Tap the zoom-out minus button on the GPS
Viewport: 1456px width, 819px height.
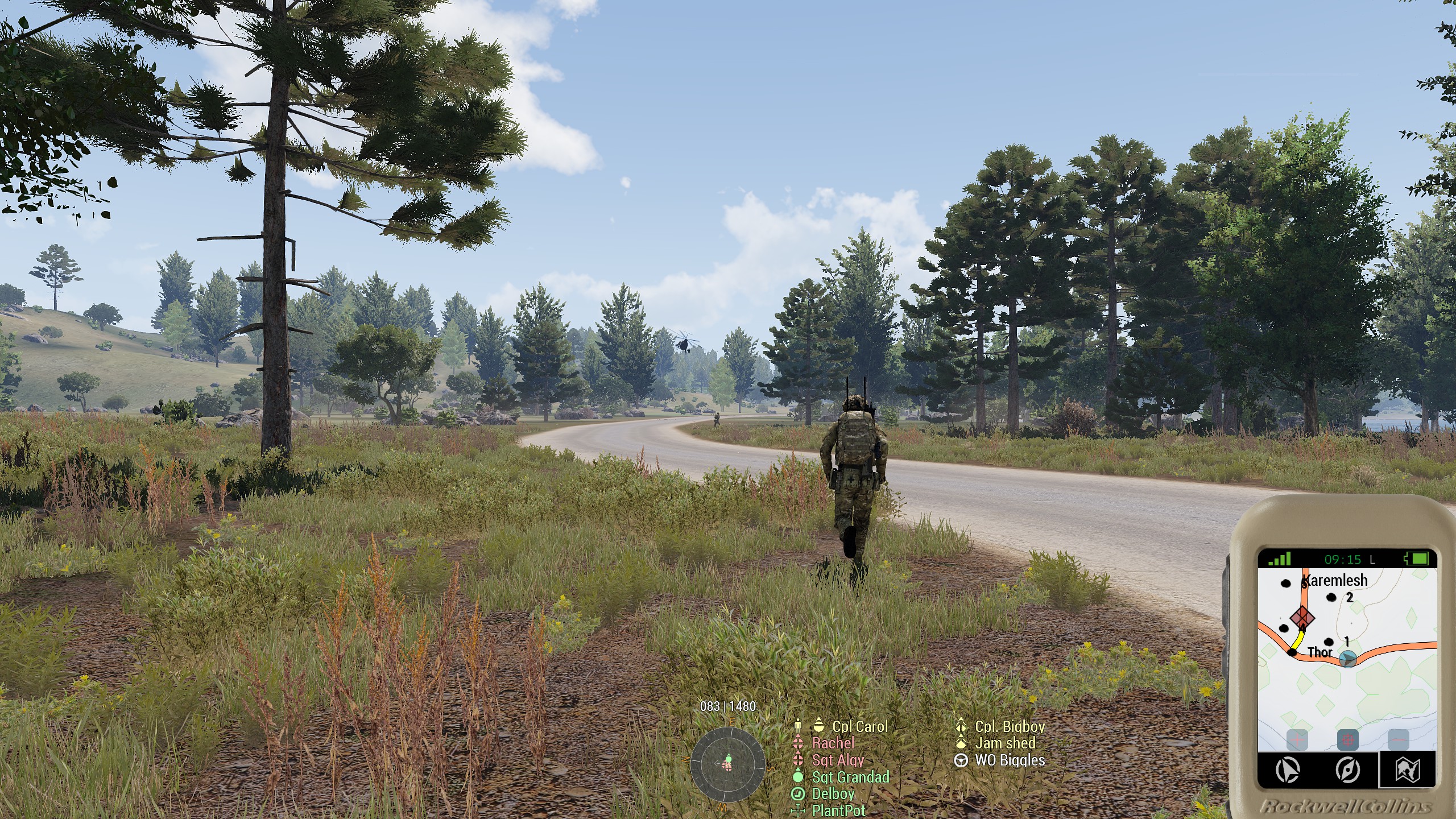[1398, 741]
